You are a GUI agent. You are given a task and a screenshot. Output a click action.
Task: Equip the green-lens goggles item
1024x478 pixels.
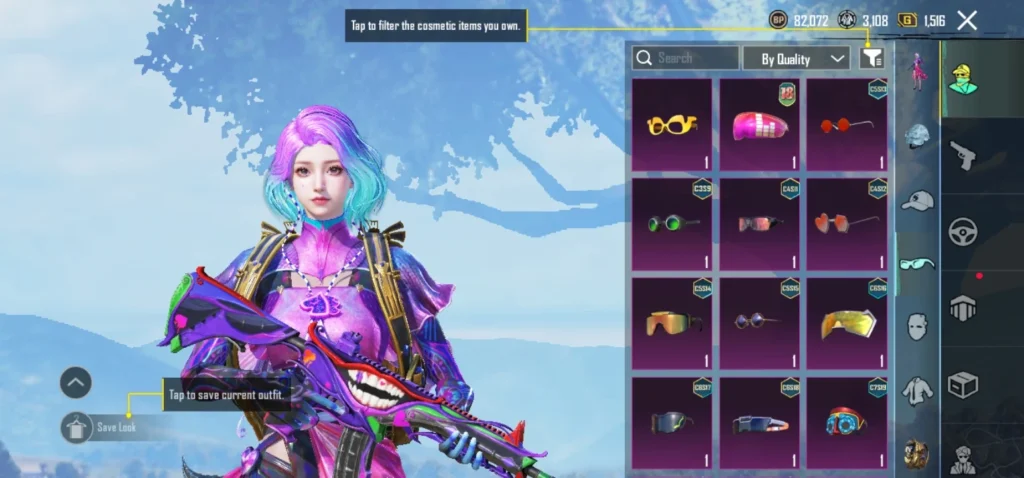[x=672, y=224]
